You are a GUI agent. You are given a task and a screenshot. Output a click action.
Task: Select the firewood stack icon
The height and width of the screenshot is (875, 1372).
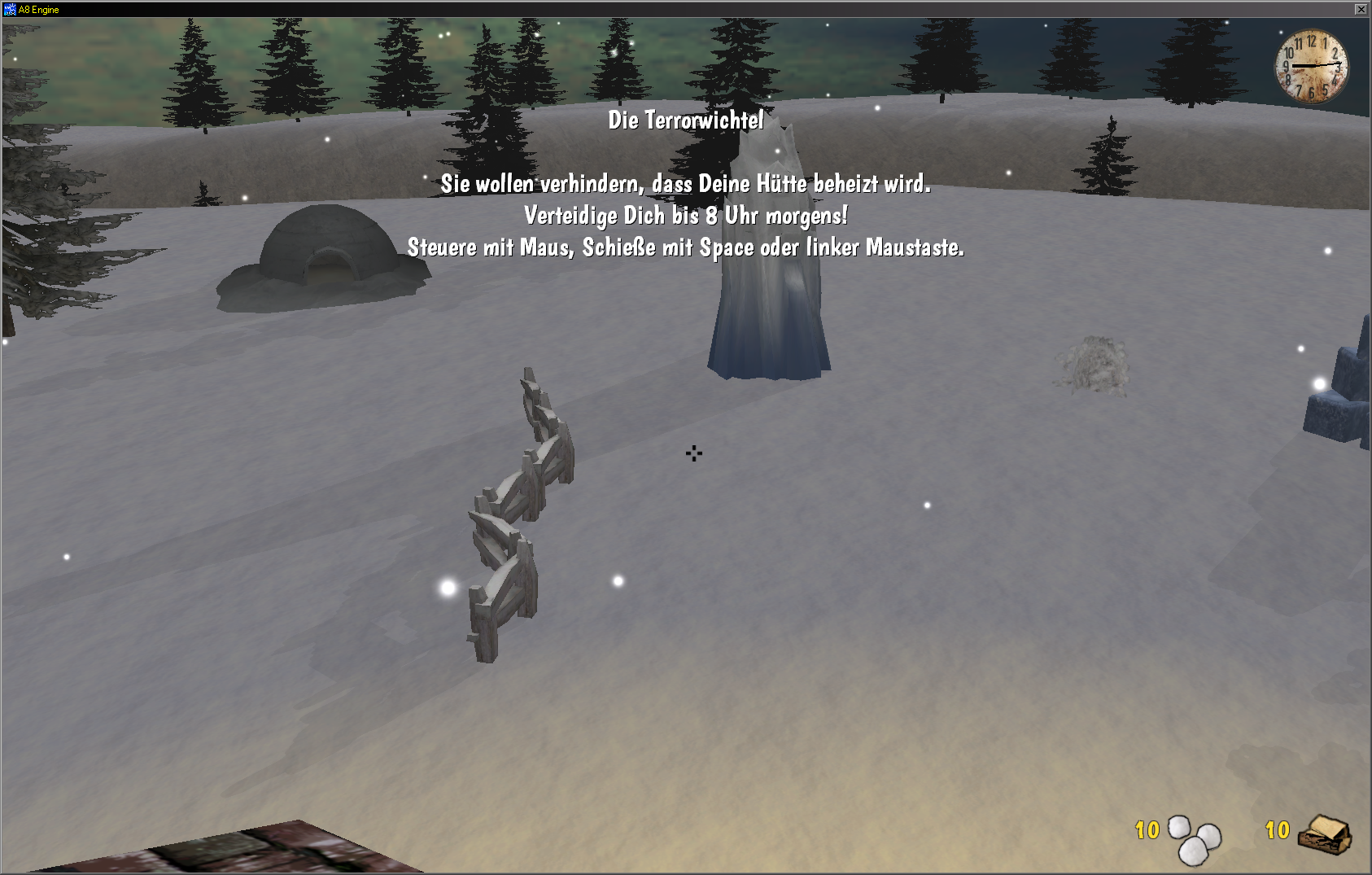pyautogui.click(x=1324, y=834)
